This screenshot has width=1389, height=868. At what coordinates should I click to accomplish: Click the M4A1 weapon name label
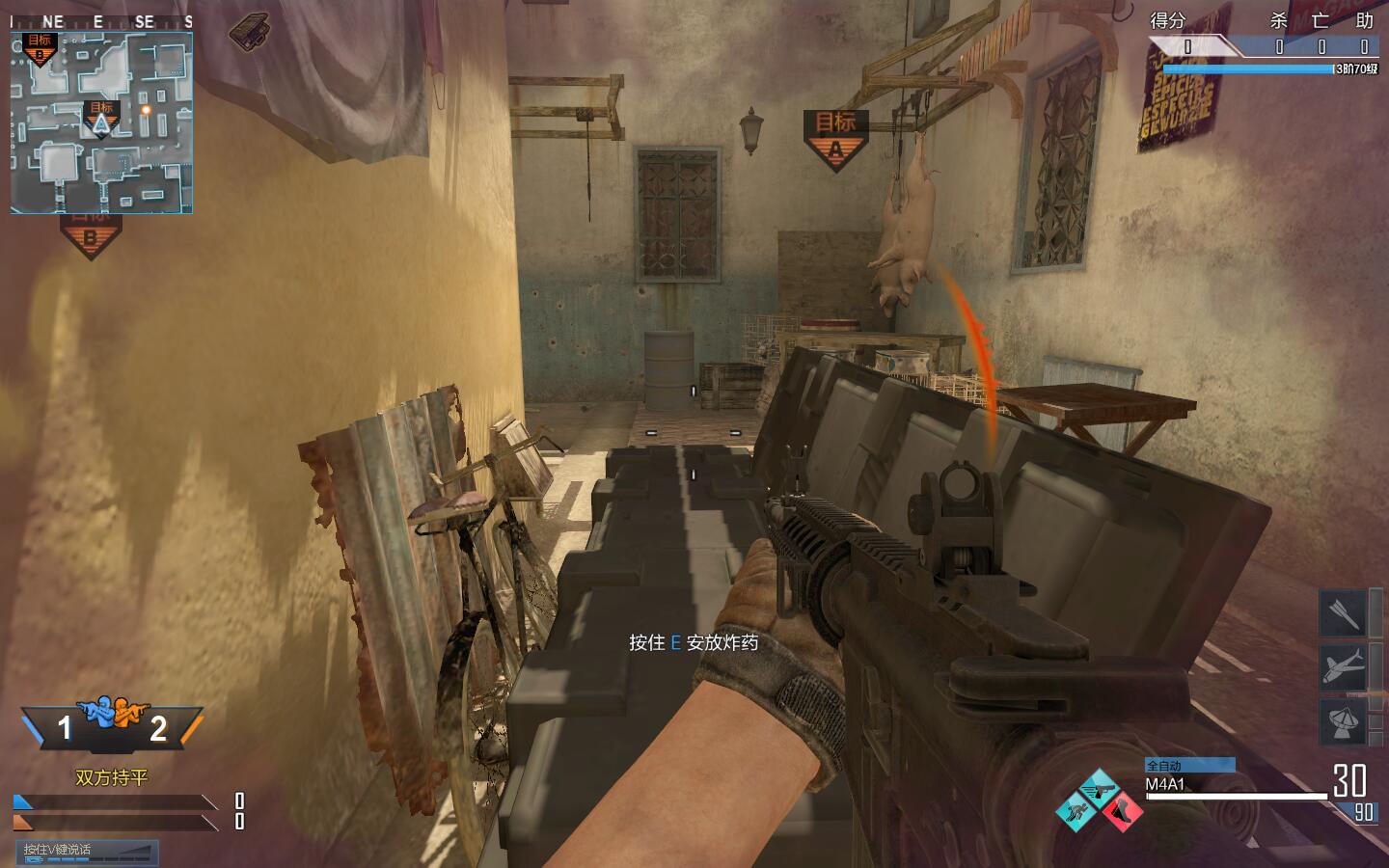pos(1165,785)
